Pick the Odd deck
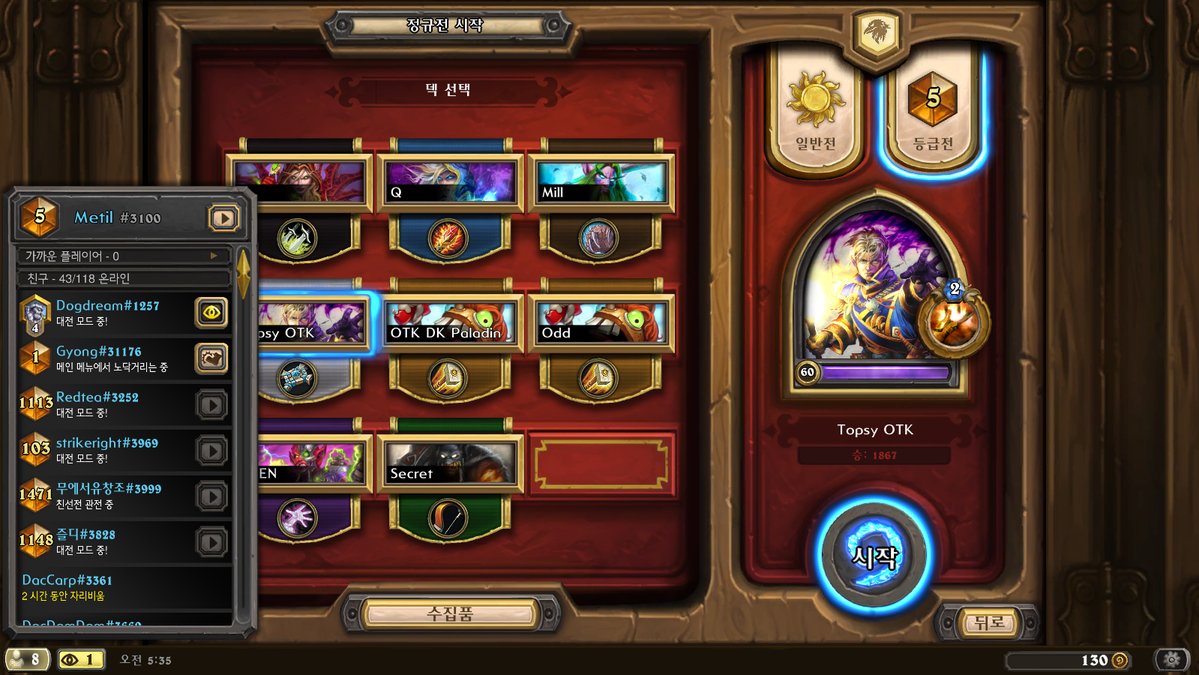 tap(601, 323)
